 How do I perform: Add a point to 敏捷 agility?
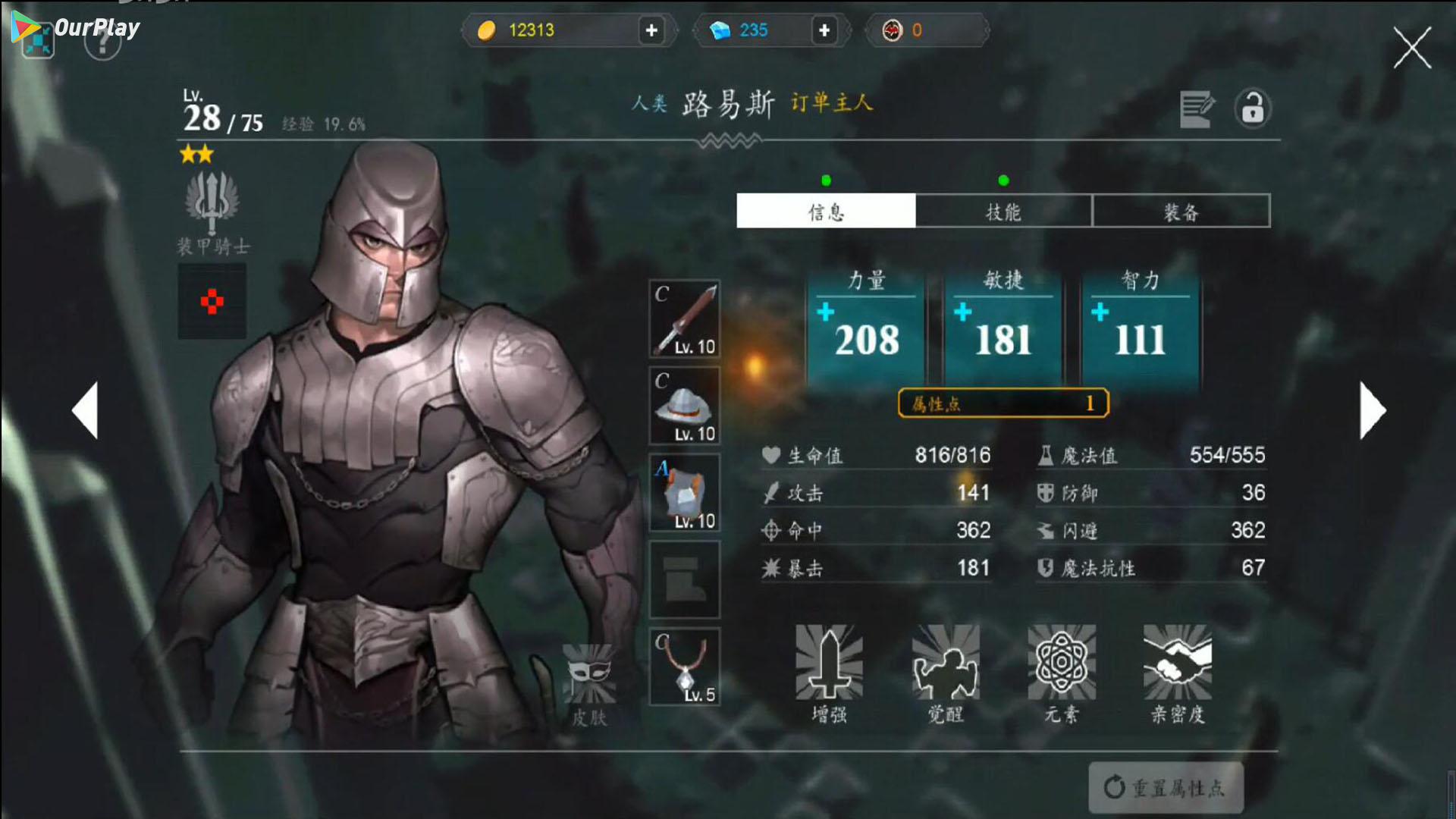pos(963,311)
